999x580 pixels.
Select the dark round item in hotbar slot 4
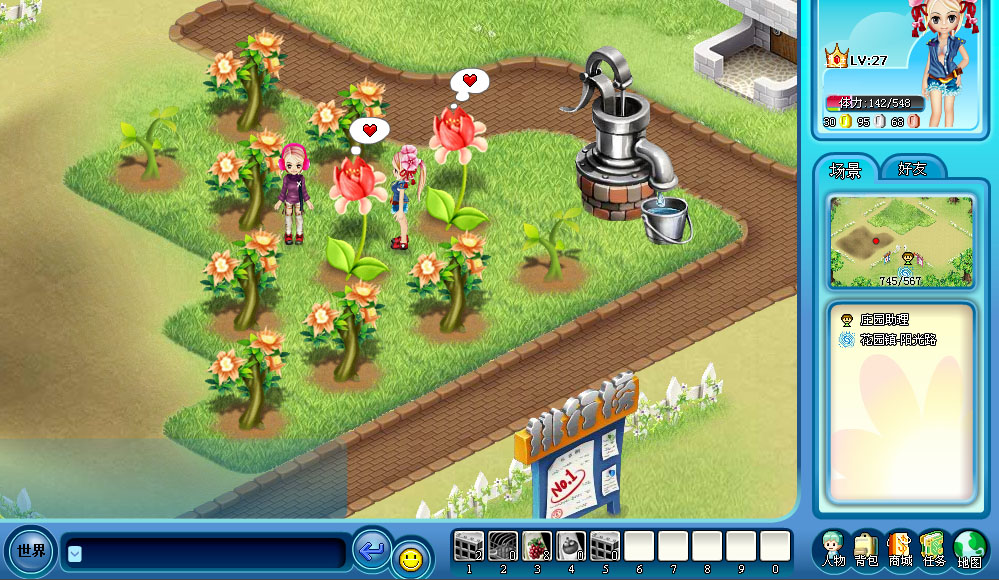571,546
